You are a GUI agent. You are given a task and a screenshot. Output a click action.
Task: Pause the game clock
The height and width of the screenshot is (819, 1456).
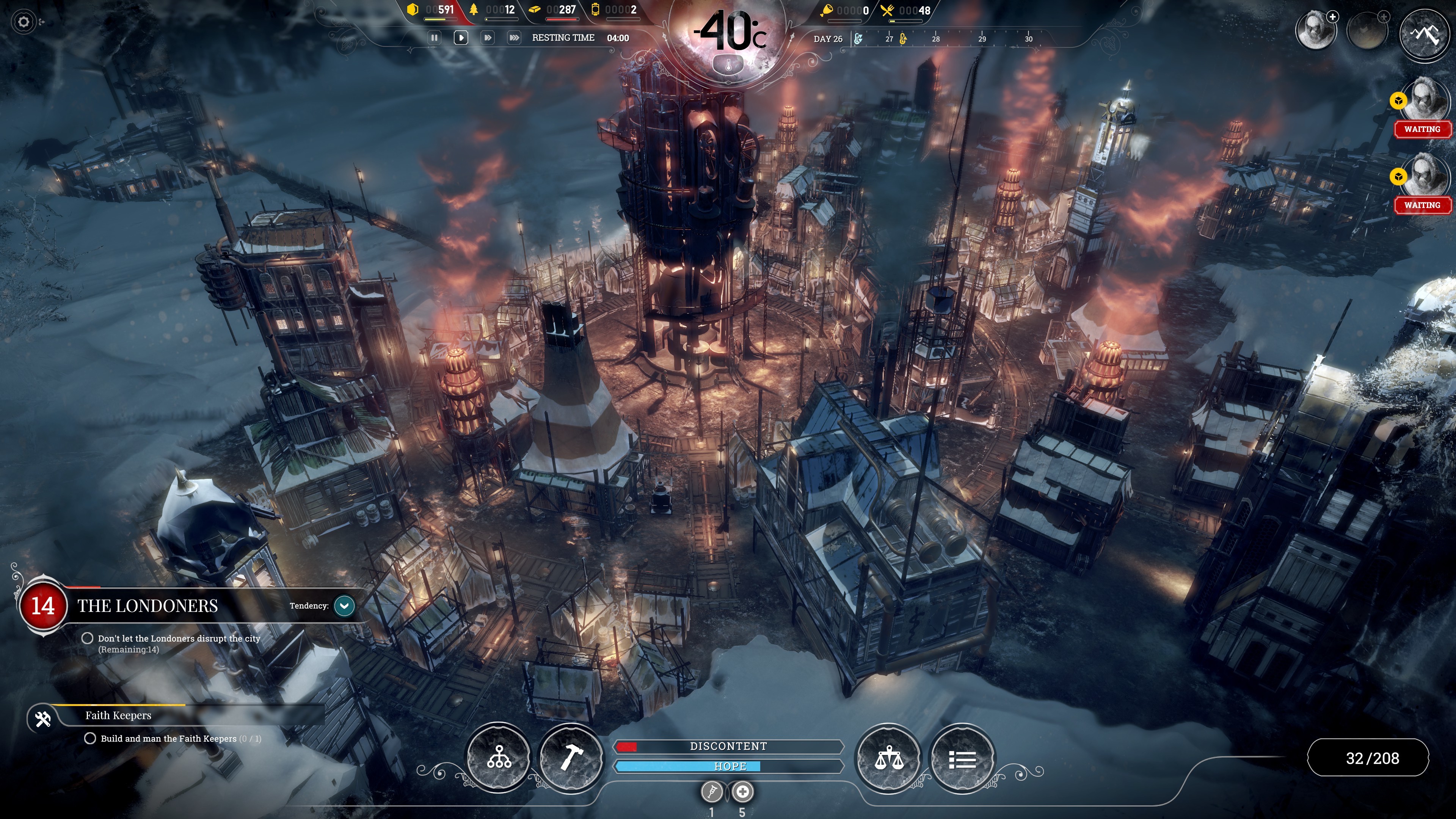coord(434,37)
